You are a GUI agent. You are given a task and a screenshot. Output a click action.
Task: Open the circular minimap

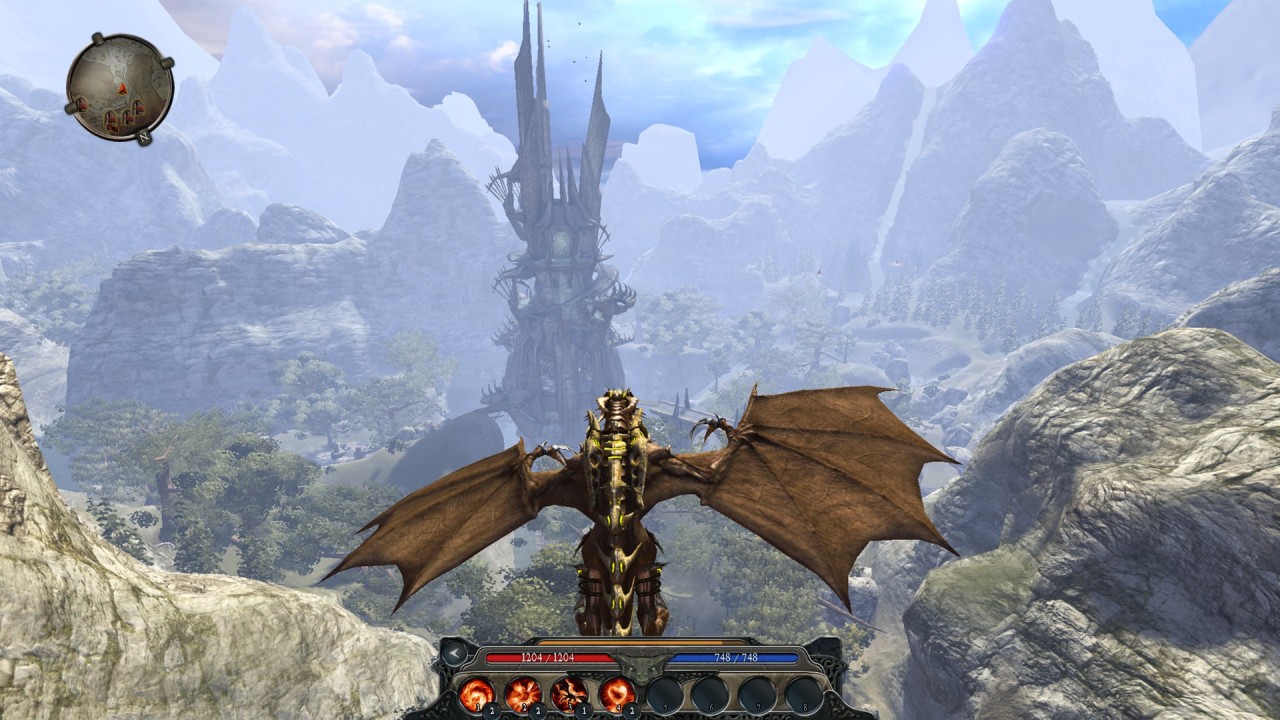coord(120,88)
